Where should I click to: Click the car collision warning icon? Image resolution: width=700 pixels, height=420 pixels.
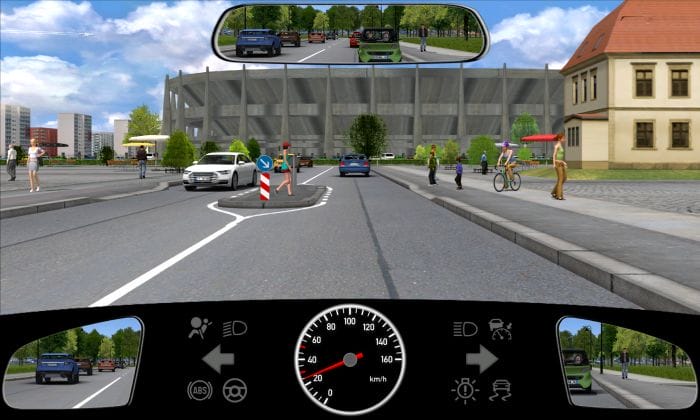[499, 328]
